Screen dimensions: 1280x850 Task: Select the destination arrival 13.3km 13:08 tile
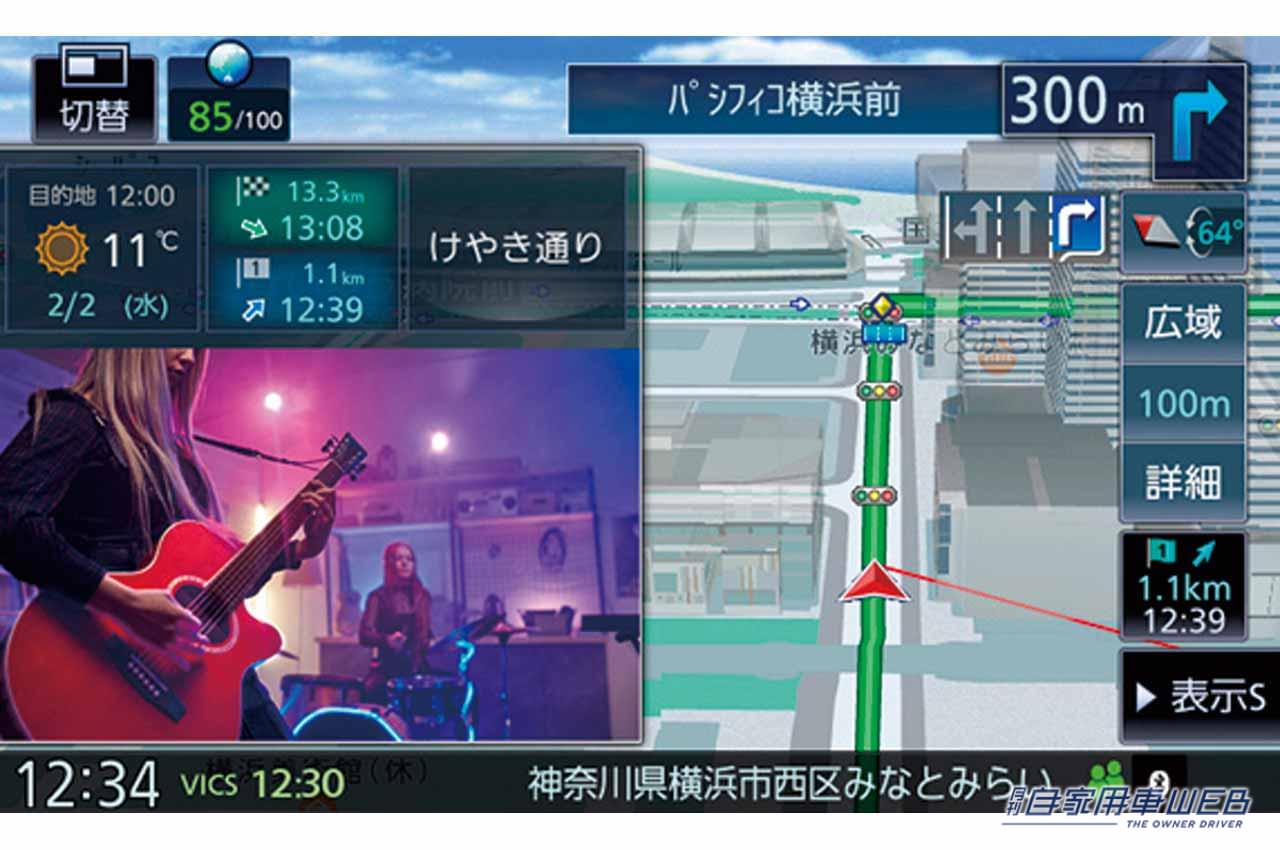(x=303, y=208)
